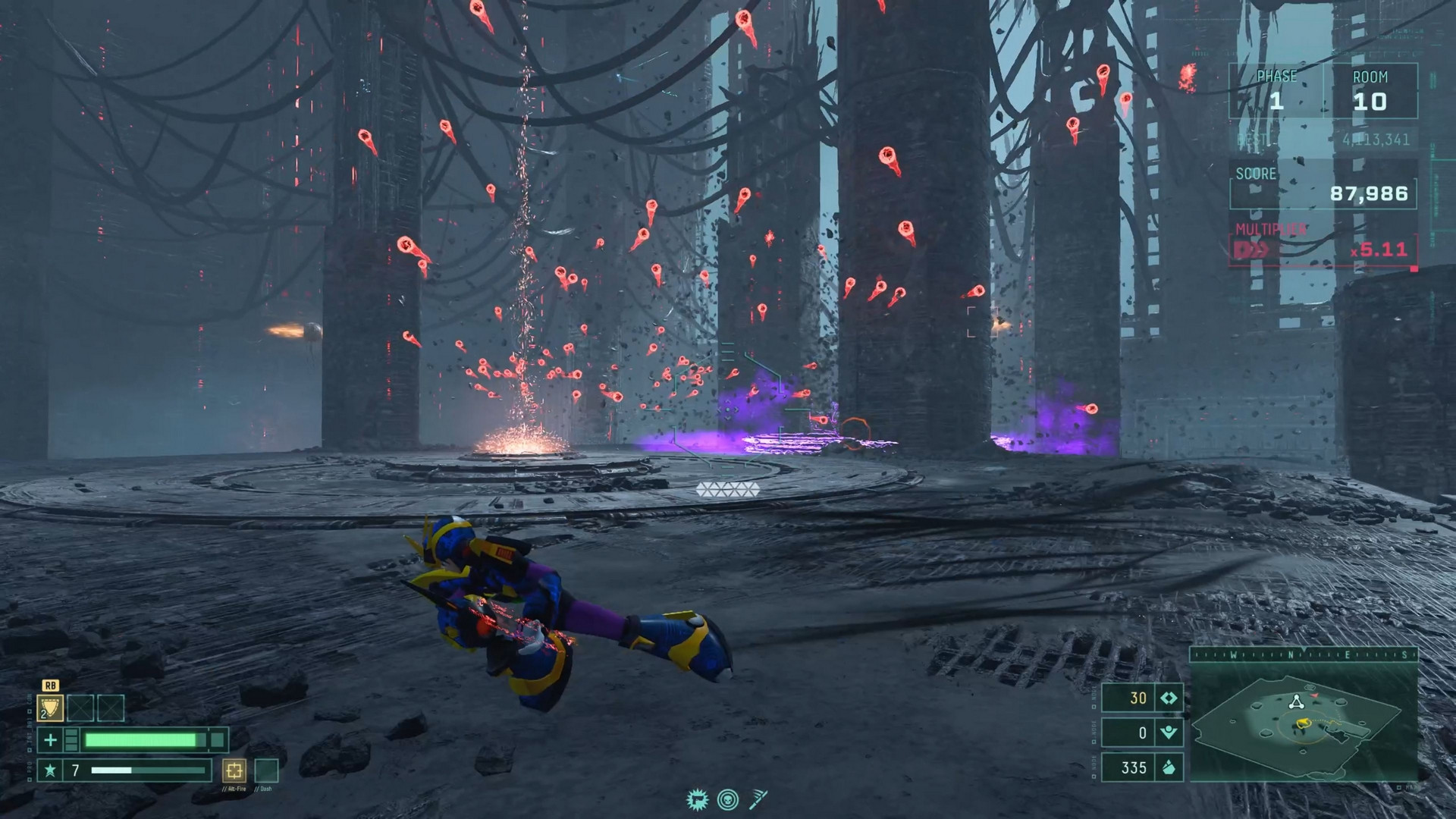Screen dimensions: 1456x819
Task: Click the diamond currency icon beside 30
Action: tap(1169, 699)
